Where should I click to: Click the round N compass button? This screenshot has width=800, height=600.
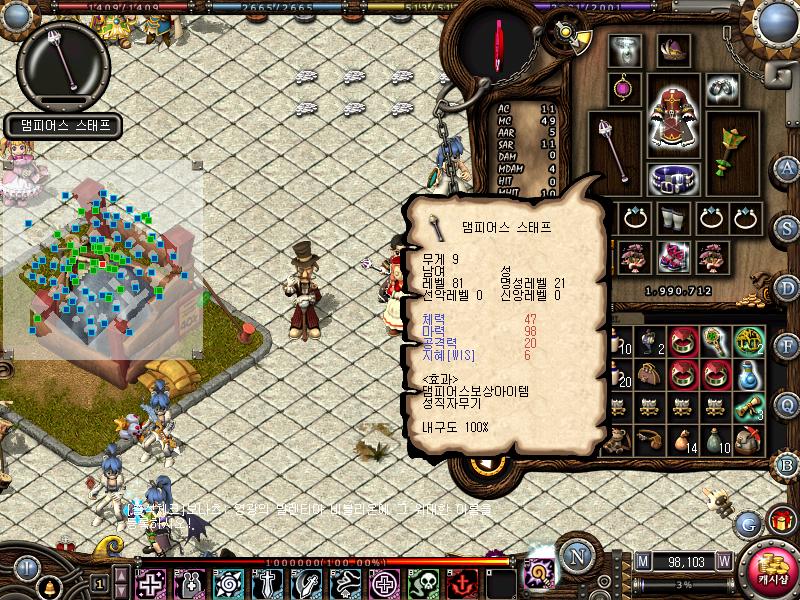click(575, 557)
